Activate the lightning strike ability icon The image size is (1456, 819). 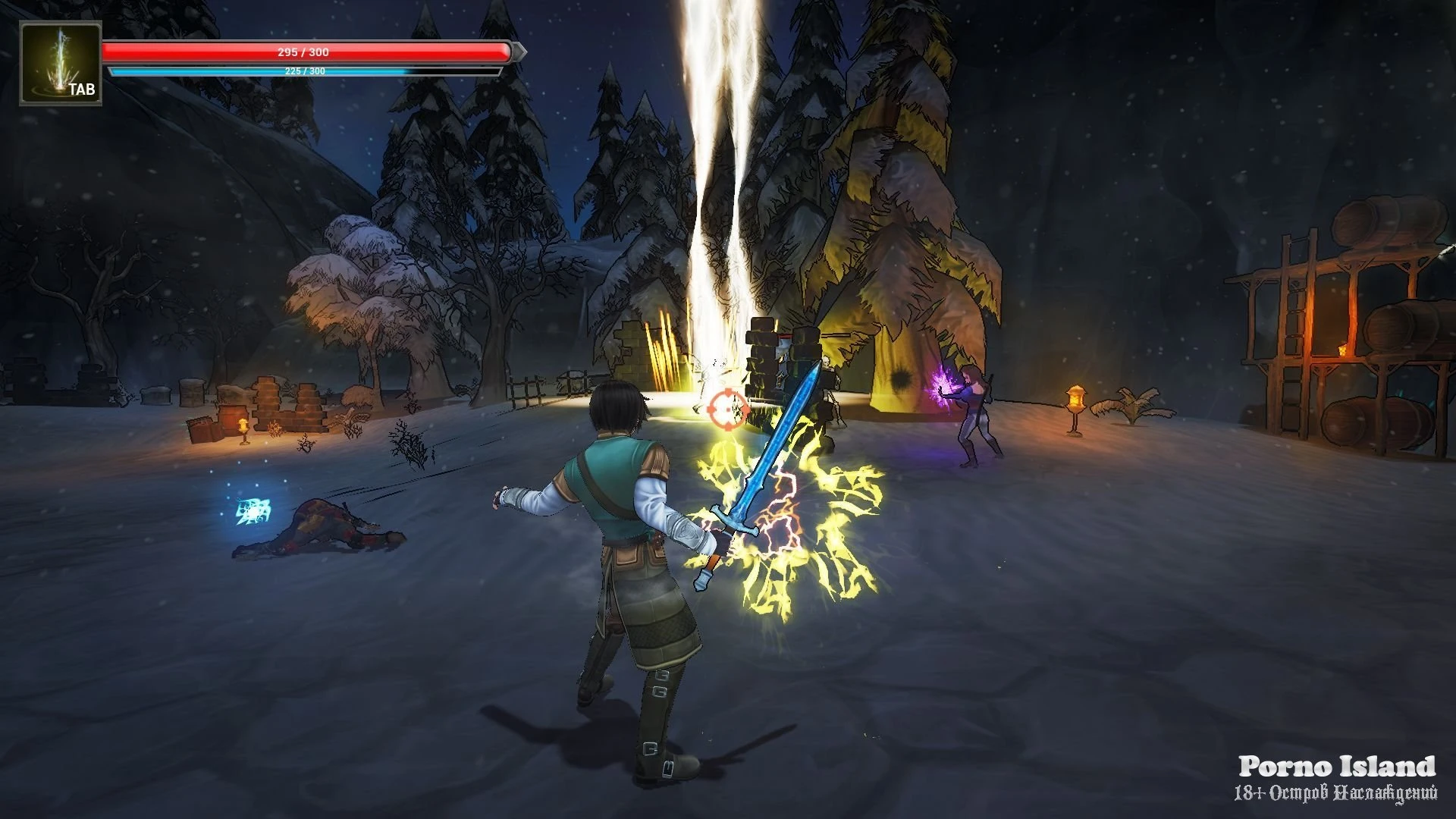point(60,63)
